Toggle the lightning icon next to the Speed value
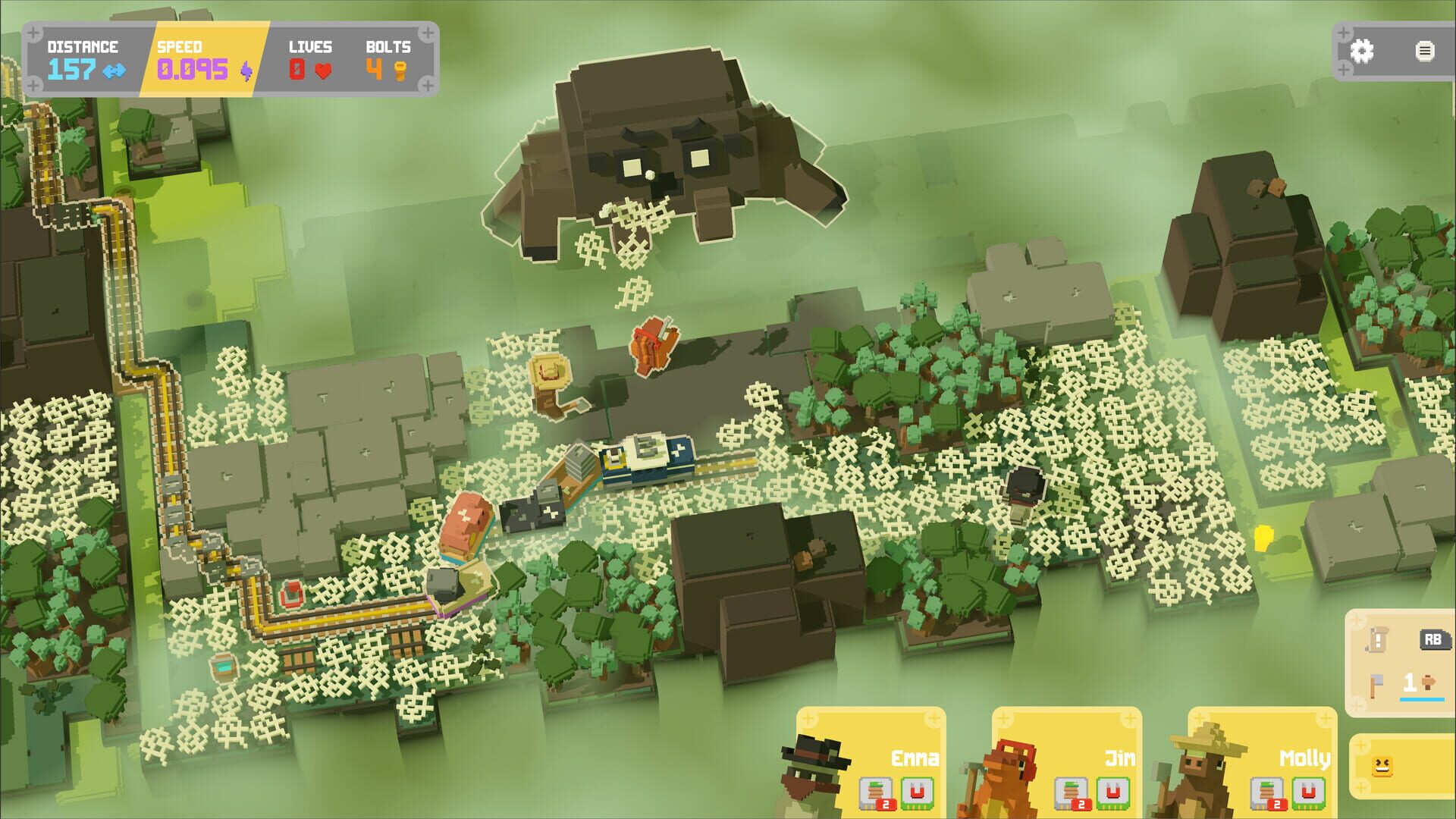Viewport: 1456px width, 819px height. 246,72
